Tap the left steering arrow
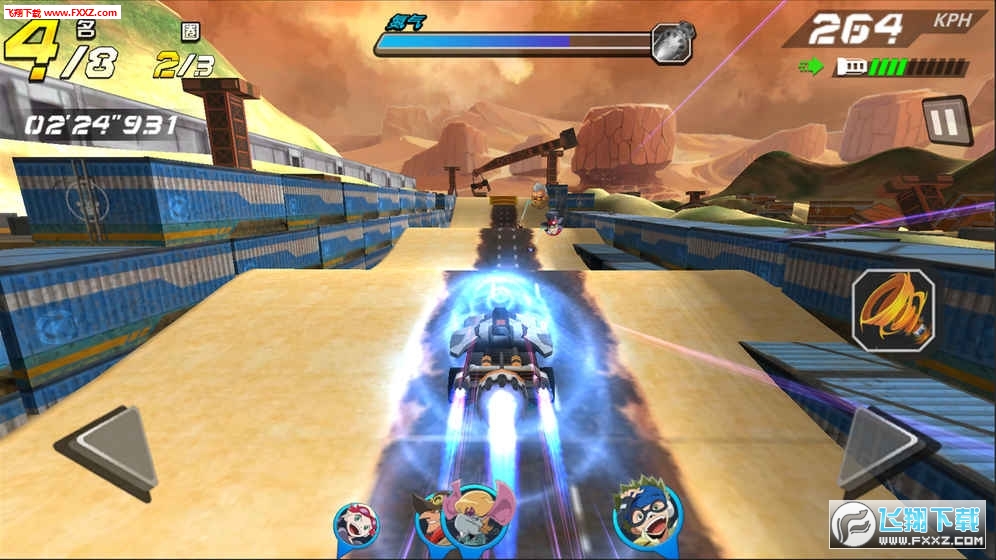Viewport: 996px width, 560px height. (x=110, y=452)
